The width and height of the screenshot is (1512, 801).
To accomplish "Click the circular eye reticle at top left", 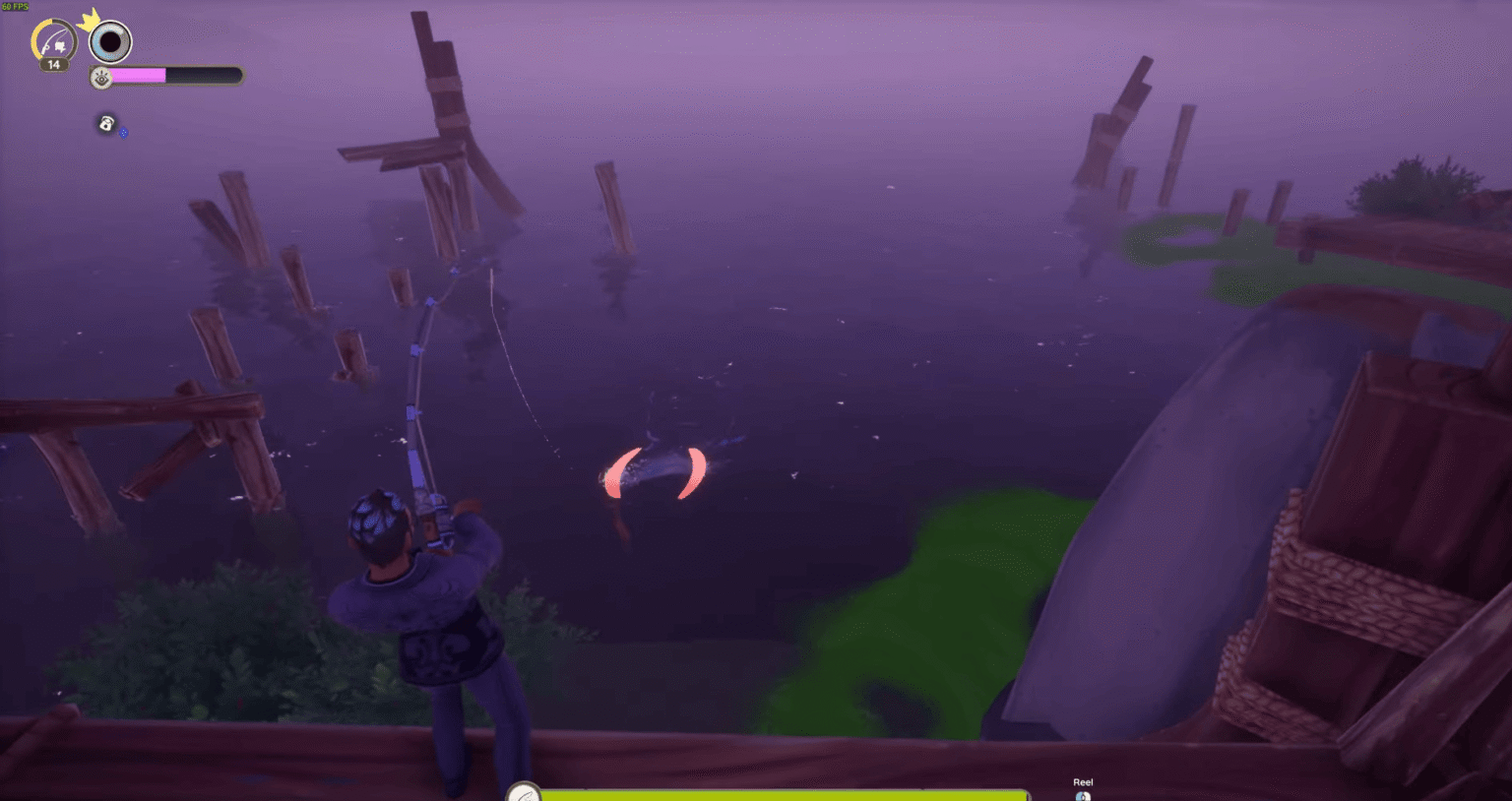I will (110, 41).
